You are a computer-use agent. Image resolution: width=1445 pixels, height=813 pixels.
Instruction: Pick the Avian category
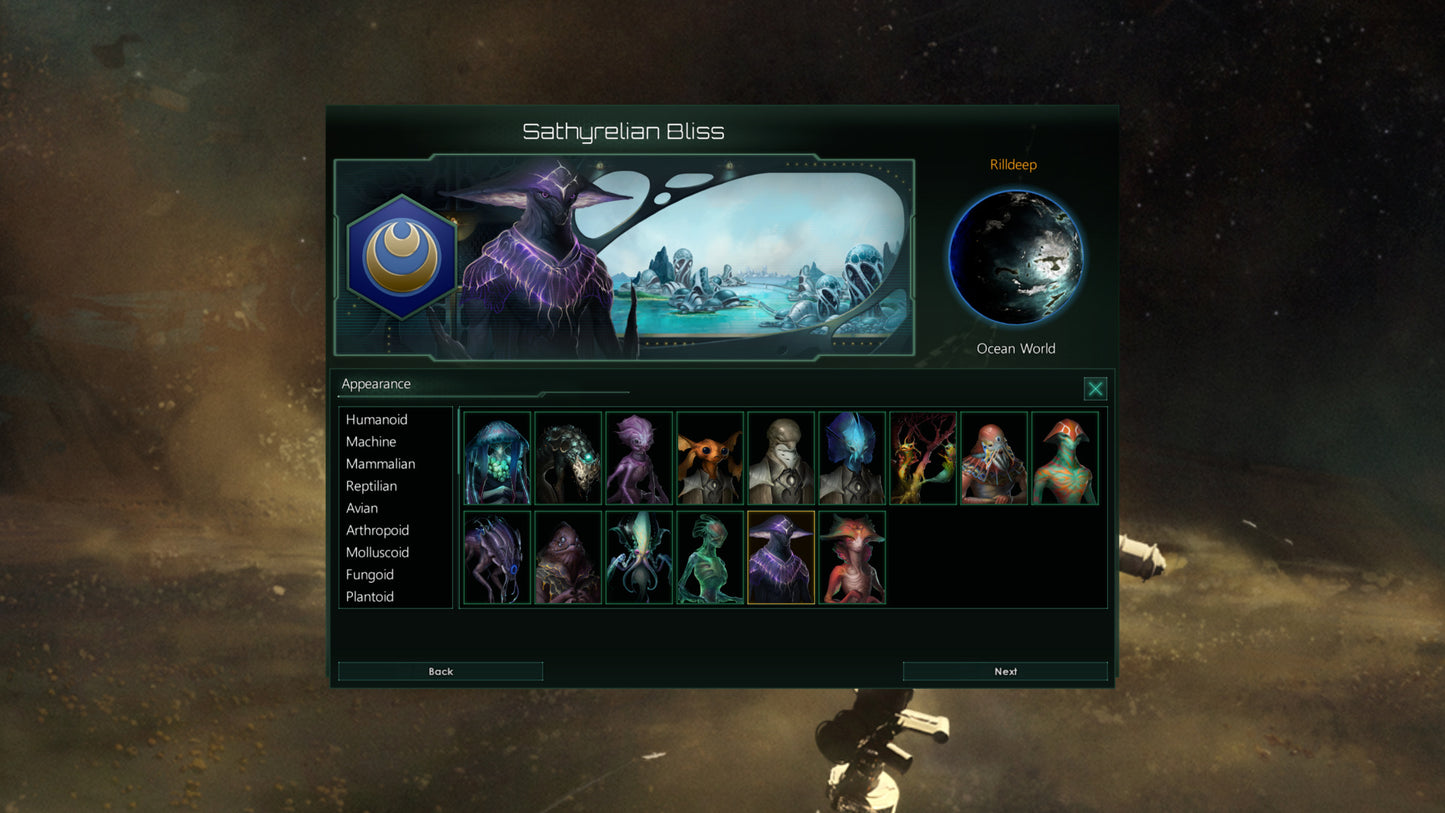coord(362,508)
